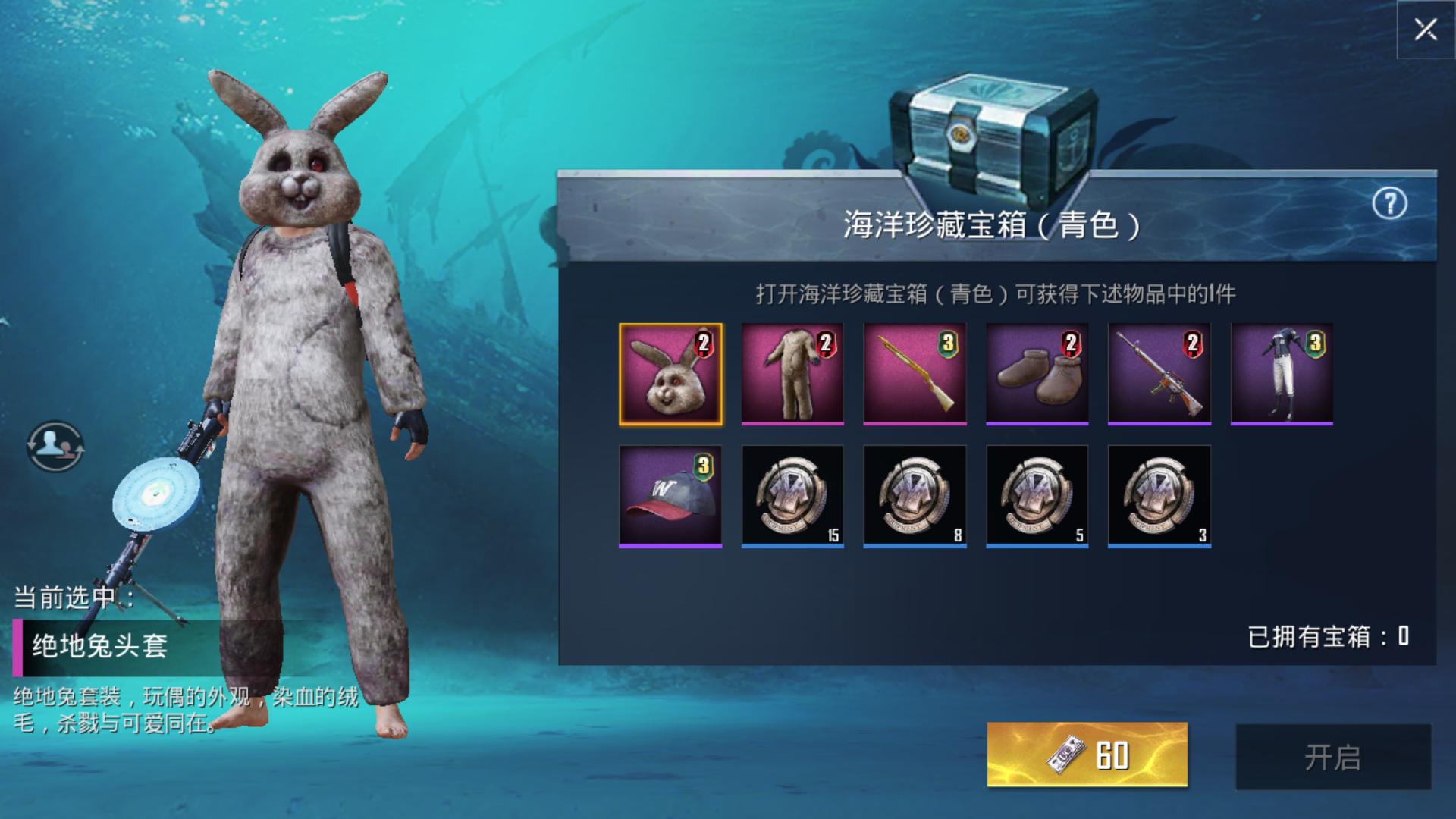Choose the golden shotgun skin
The image size is (1456, 819).
[915, 374]
